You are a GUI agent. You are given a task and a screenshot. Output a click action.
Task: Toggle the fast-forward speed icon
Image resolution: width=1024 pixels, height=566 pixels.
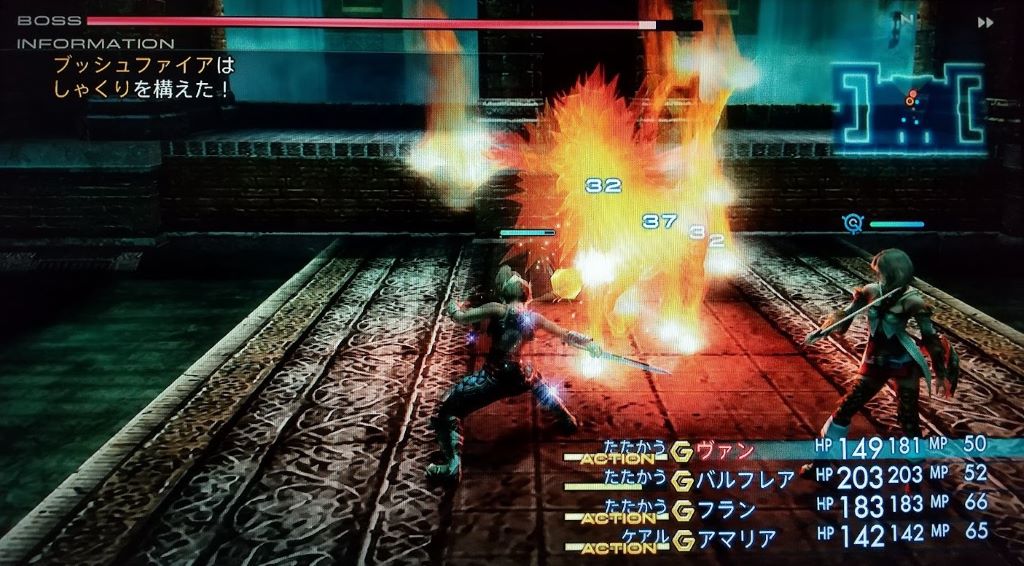(x=985, y=22)
